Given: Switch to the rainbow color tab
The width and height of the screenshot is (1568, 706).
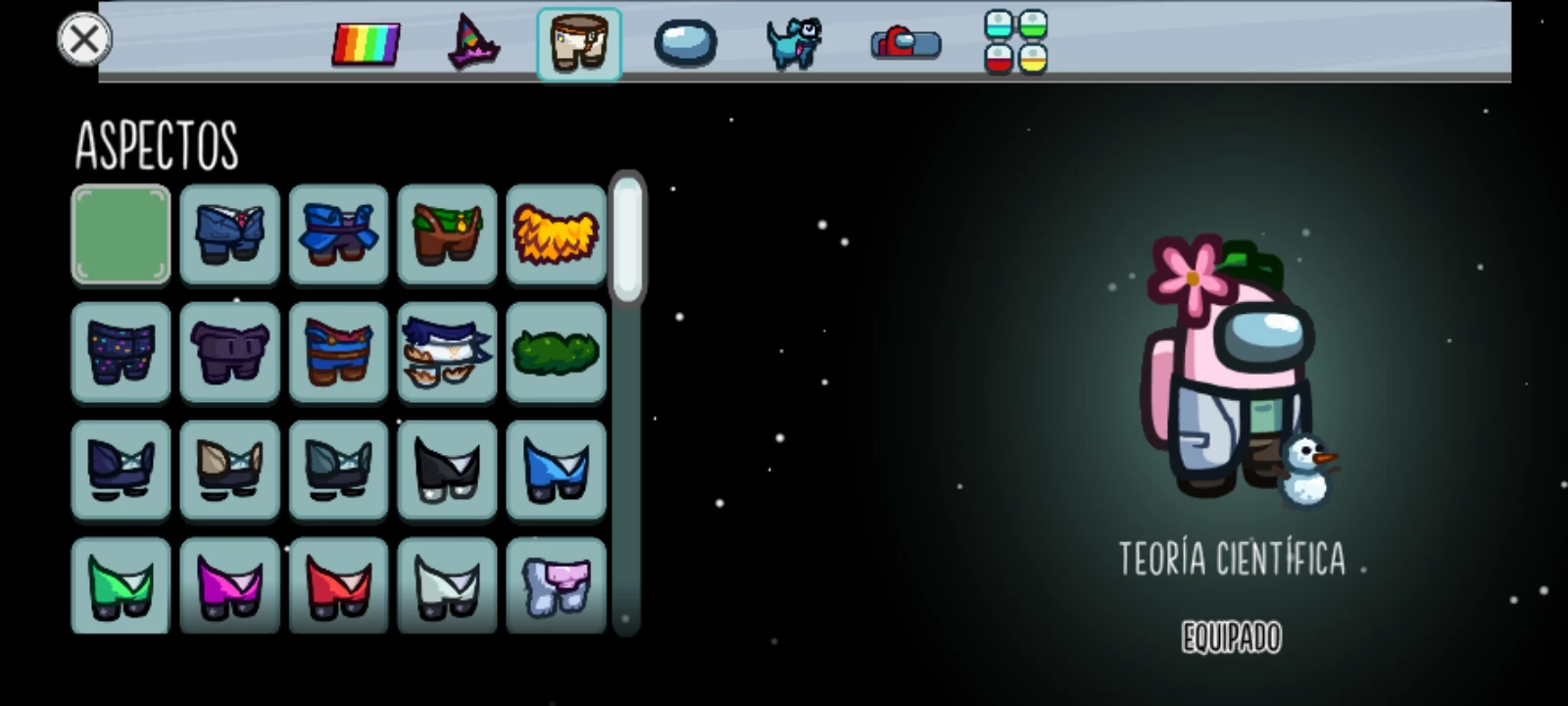Looking at the screenshot, I should click(366, 44).
